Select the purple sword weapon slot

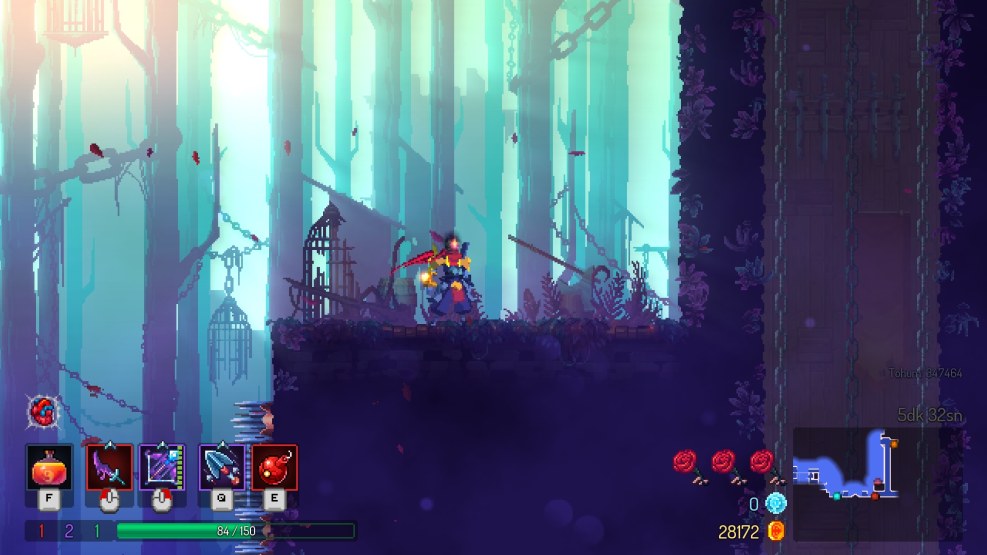pyautogui.click(x=109, y=467)
